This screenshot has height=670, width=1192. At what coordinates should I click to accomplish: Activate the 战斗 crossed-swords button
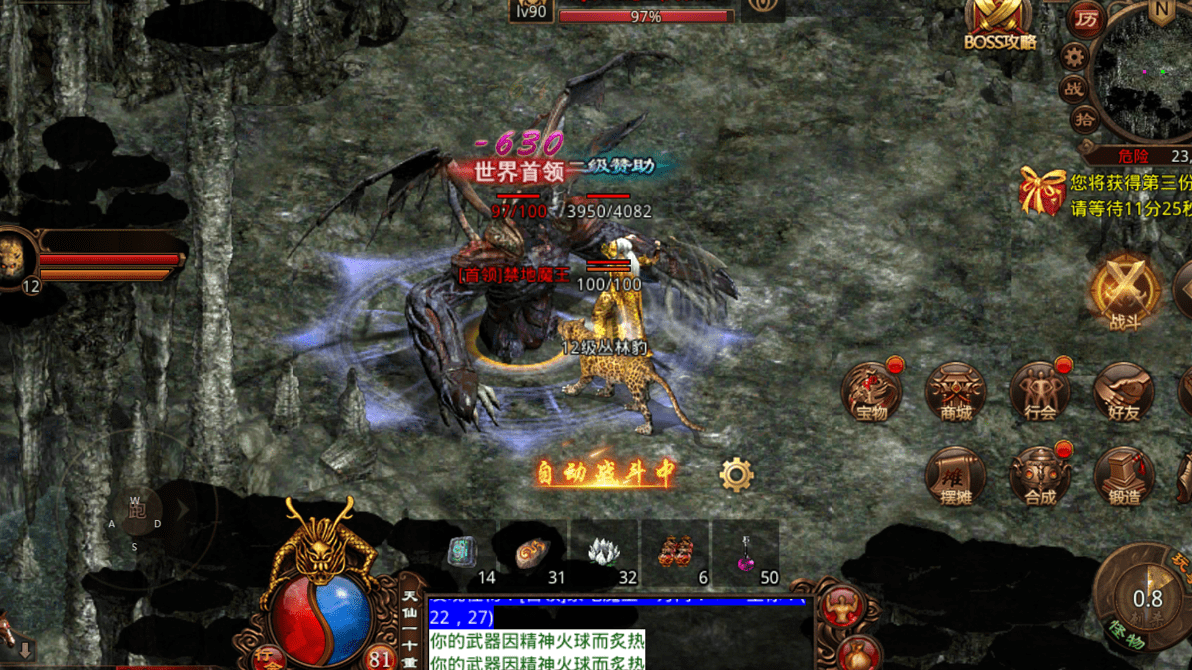click(x=1125, y=292)
